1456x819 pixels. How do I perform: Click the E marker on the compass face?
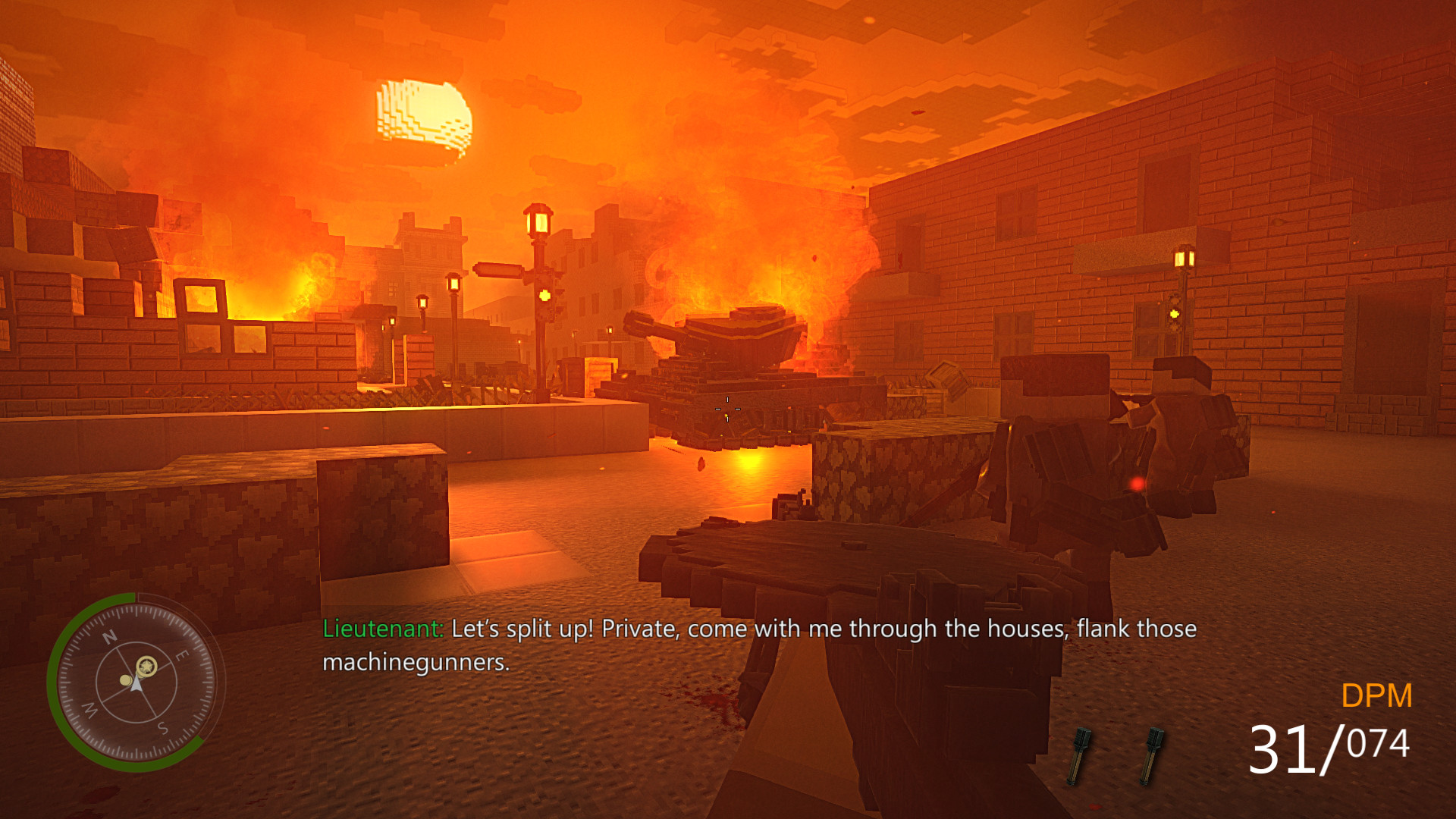pos(180,654)
